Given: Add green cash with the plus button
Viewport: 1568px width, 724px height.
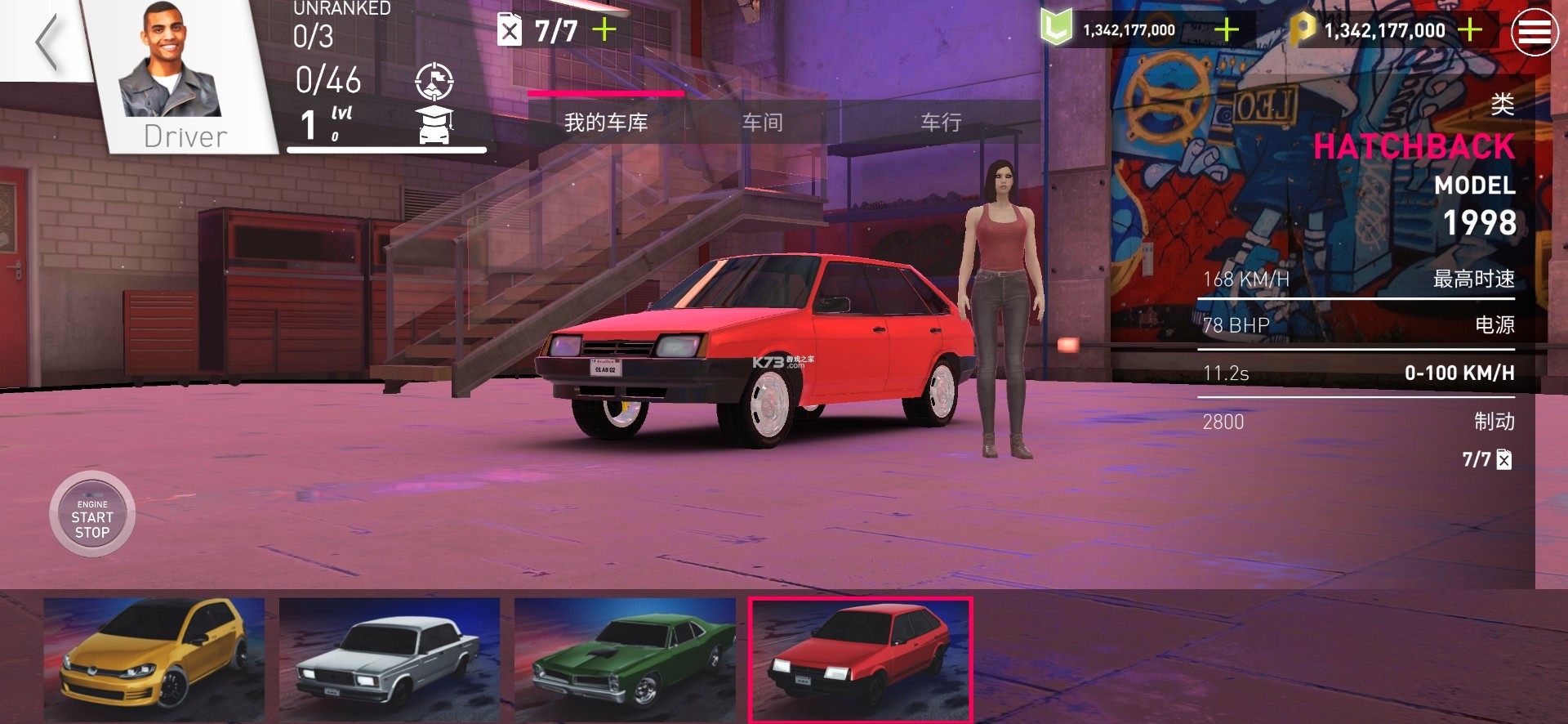Looking at the screenshot, I should click(x=1226, y=30).
